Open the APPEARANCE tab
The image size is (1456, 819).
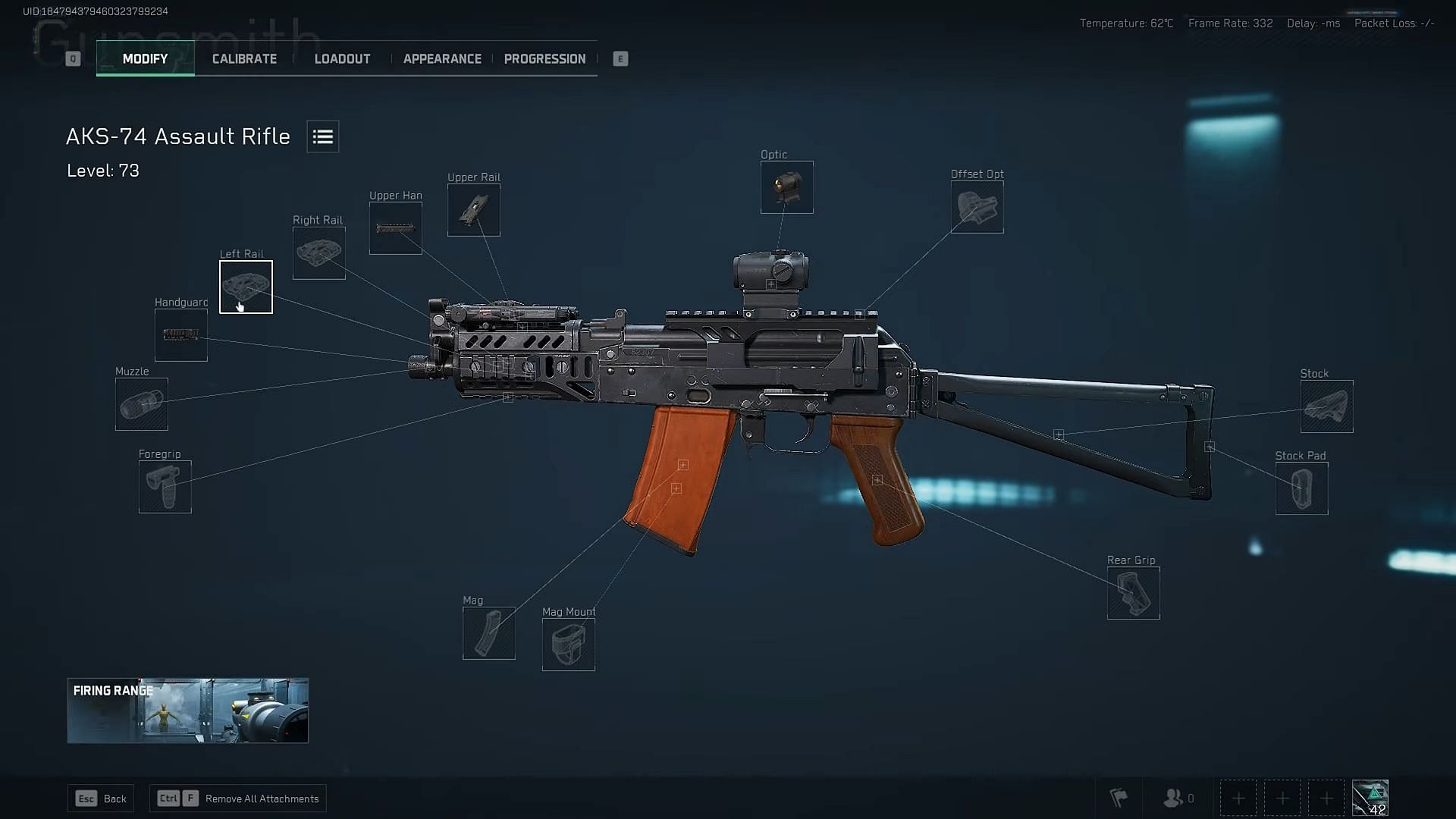pyautogui.click(x=442, y=58)
